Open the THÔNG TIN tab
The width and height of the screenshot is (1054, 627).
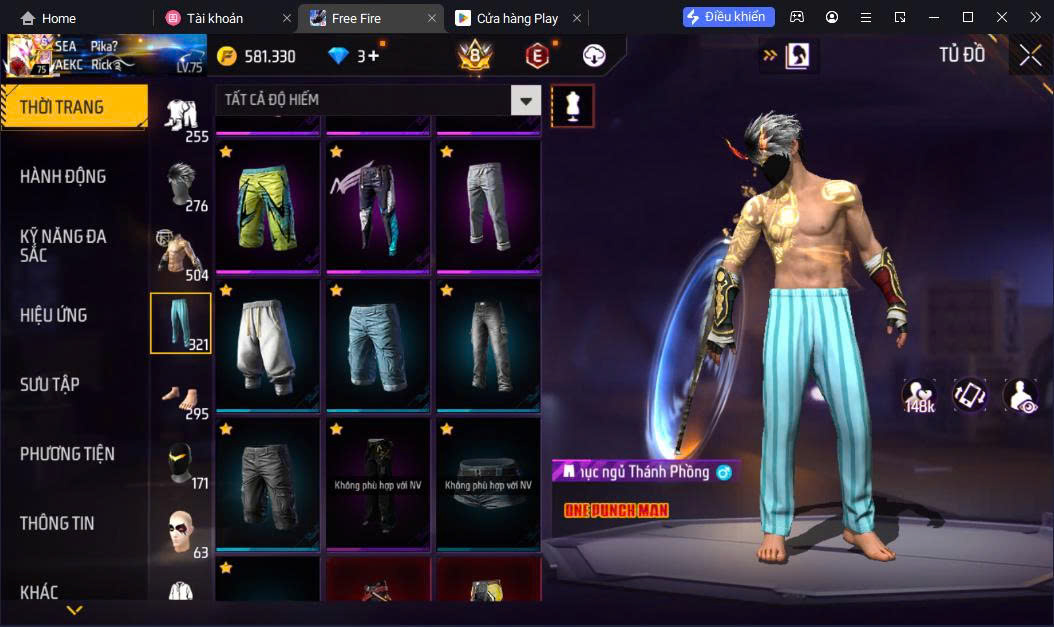click(58, 523)
